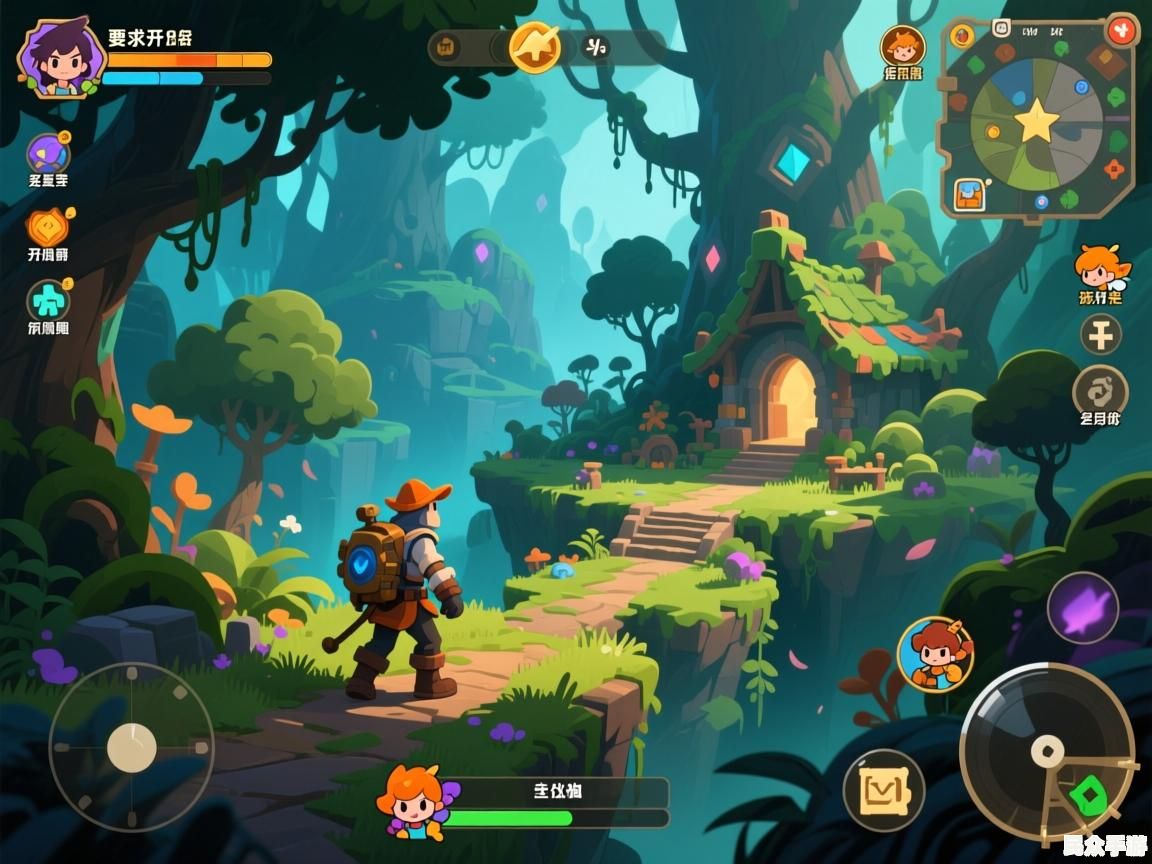Viewport: 1152px width, 864px height.
Task: Click the yellow star on the minimap
Action: click(1036, 122)
